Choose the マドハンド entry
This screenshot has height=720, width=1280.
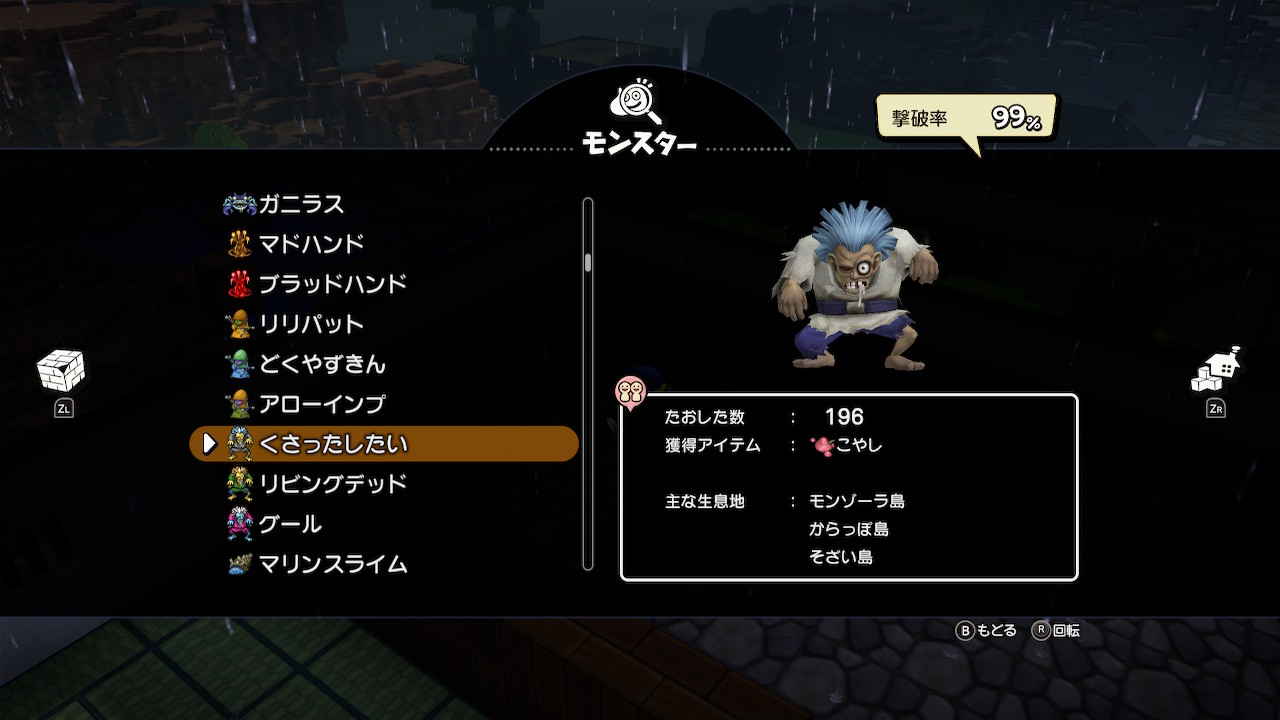(x=311, y=244)
